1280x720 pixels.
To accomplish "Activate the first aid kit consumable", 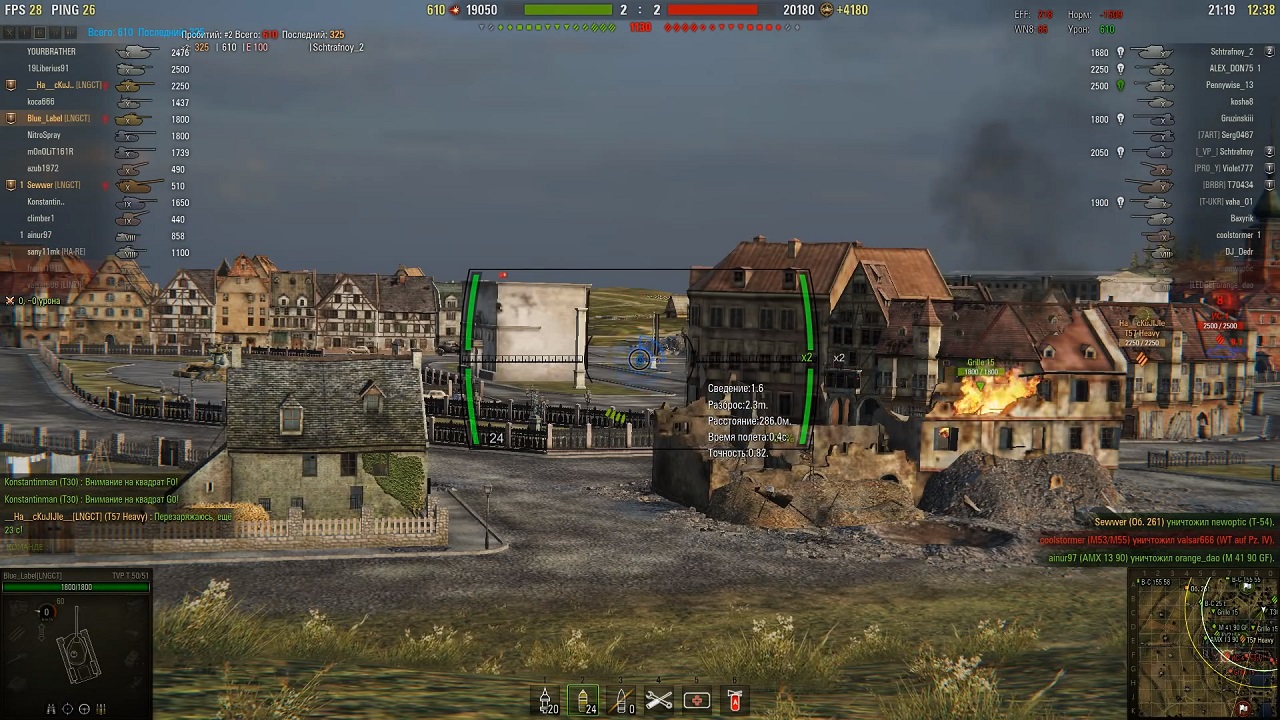I will [x=697, y=700].
